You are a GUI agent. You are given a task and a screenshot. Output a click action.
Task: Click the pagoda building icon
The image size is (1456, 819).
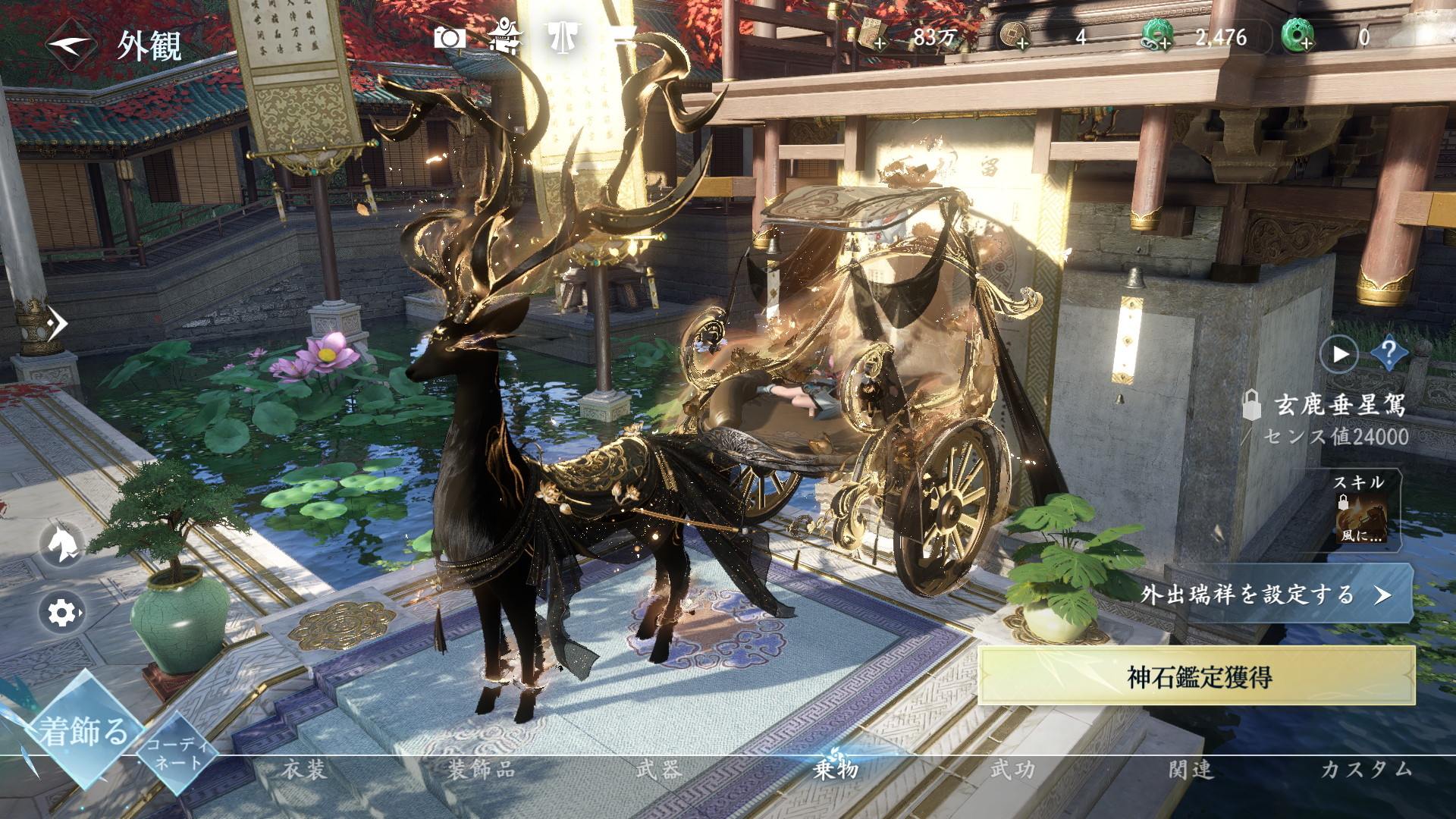(504, 36)
